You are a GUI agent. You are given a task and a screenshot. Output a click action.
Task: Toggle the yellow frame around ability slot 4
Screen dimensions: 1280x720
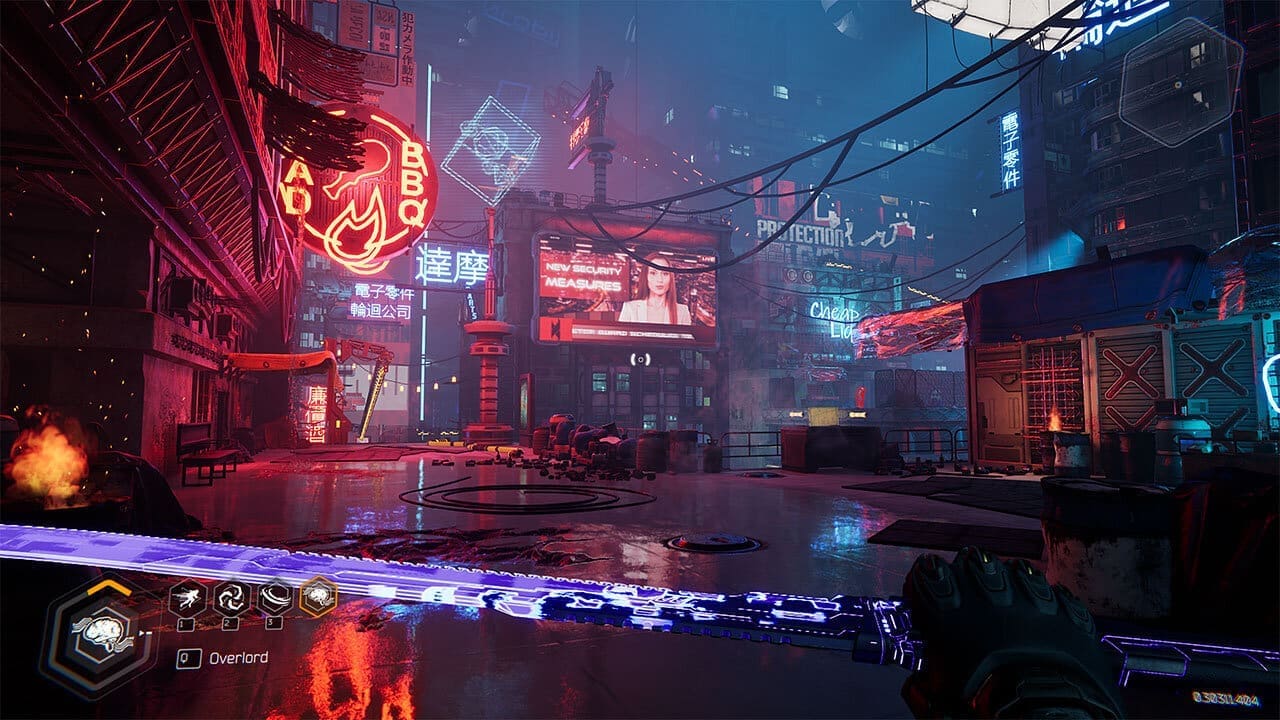pyautogui.click(x=318, y=596)
